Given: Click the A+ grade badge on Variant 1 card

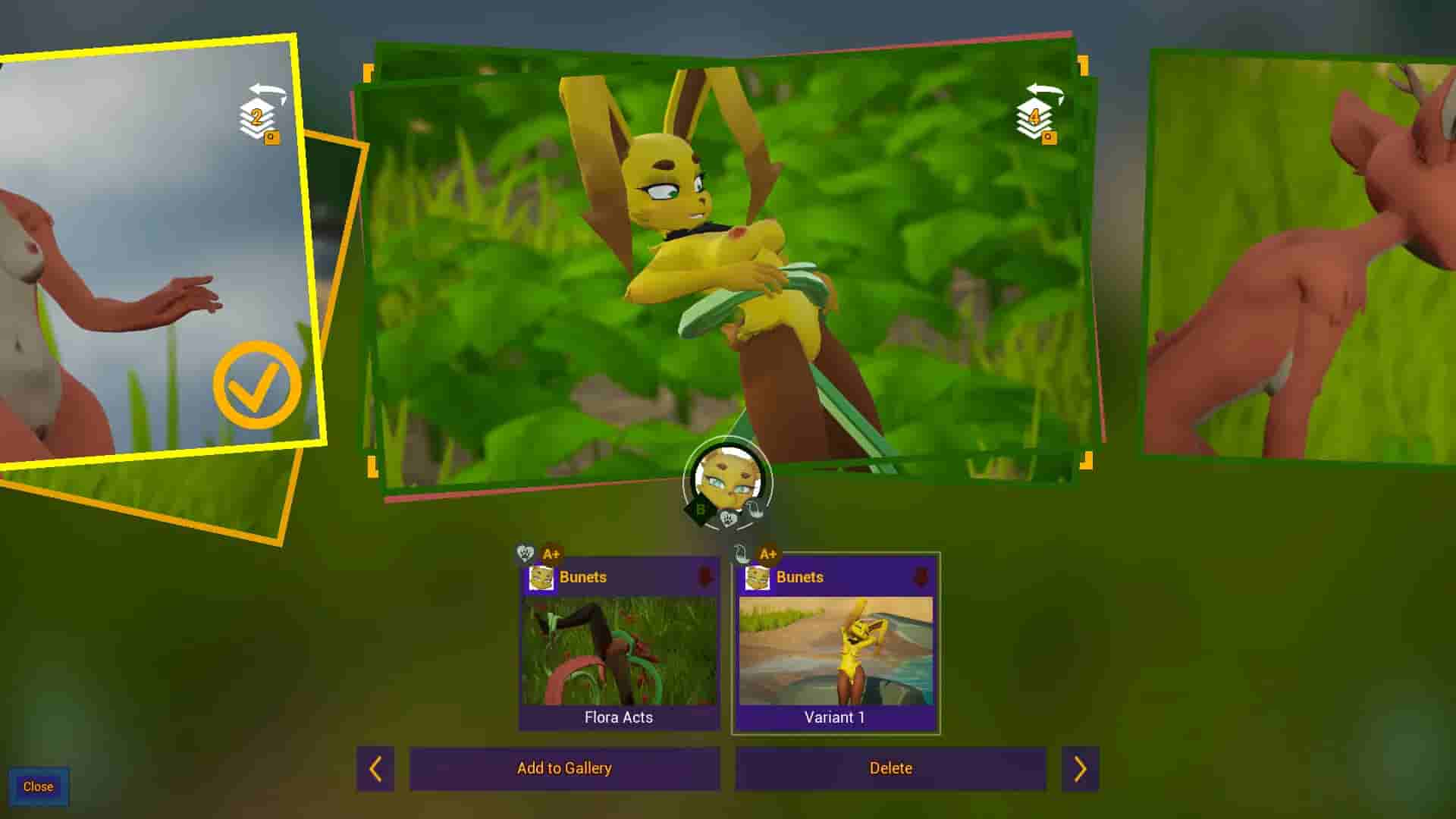Looking at the screenshot, I should [x=767, y=554].
